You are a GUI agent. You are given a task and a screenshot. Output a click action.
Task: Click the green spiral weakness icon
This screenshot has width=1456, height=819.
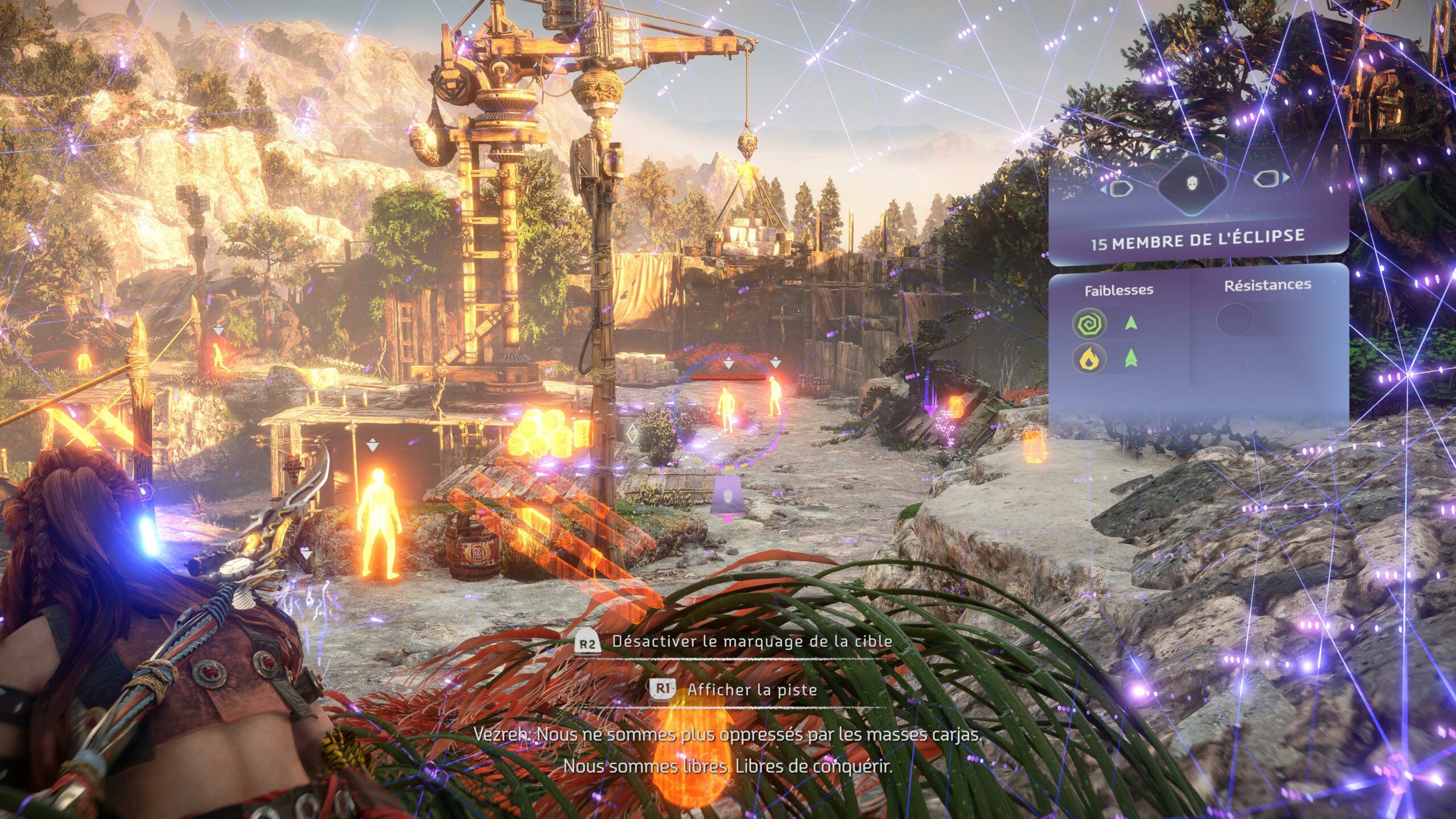1089,324
